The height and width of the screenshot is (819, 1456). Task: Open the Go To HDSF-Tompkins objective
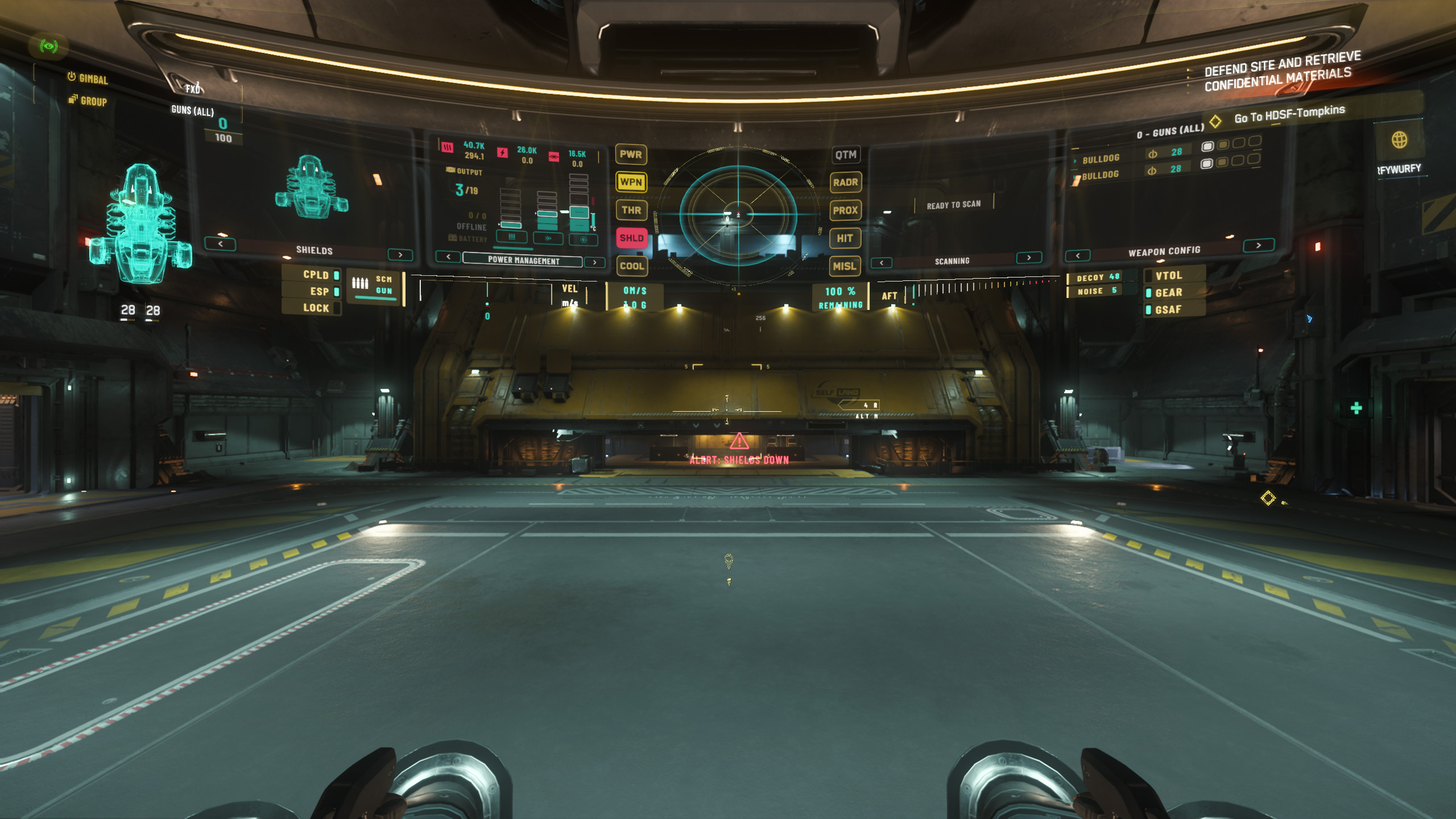[1289, 114]
